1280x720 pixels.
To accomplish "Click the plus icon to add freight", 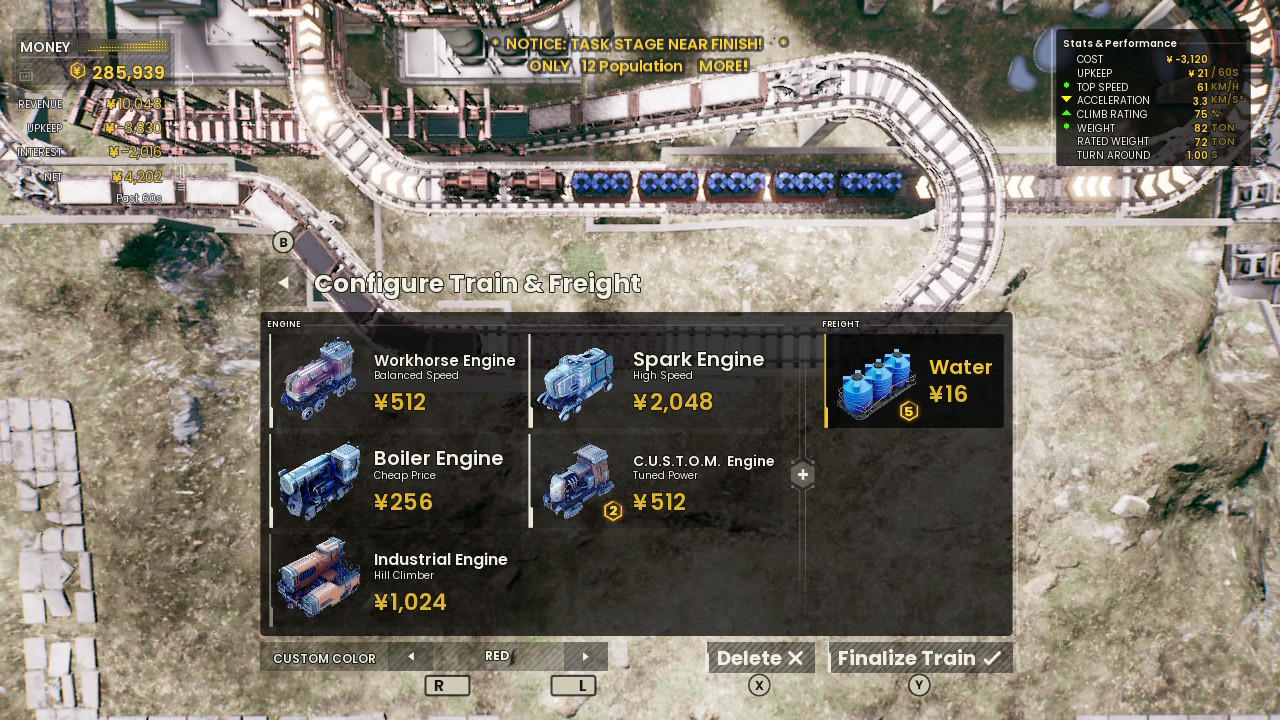I will 802,474.
